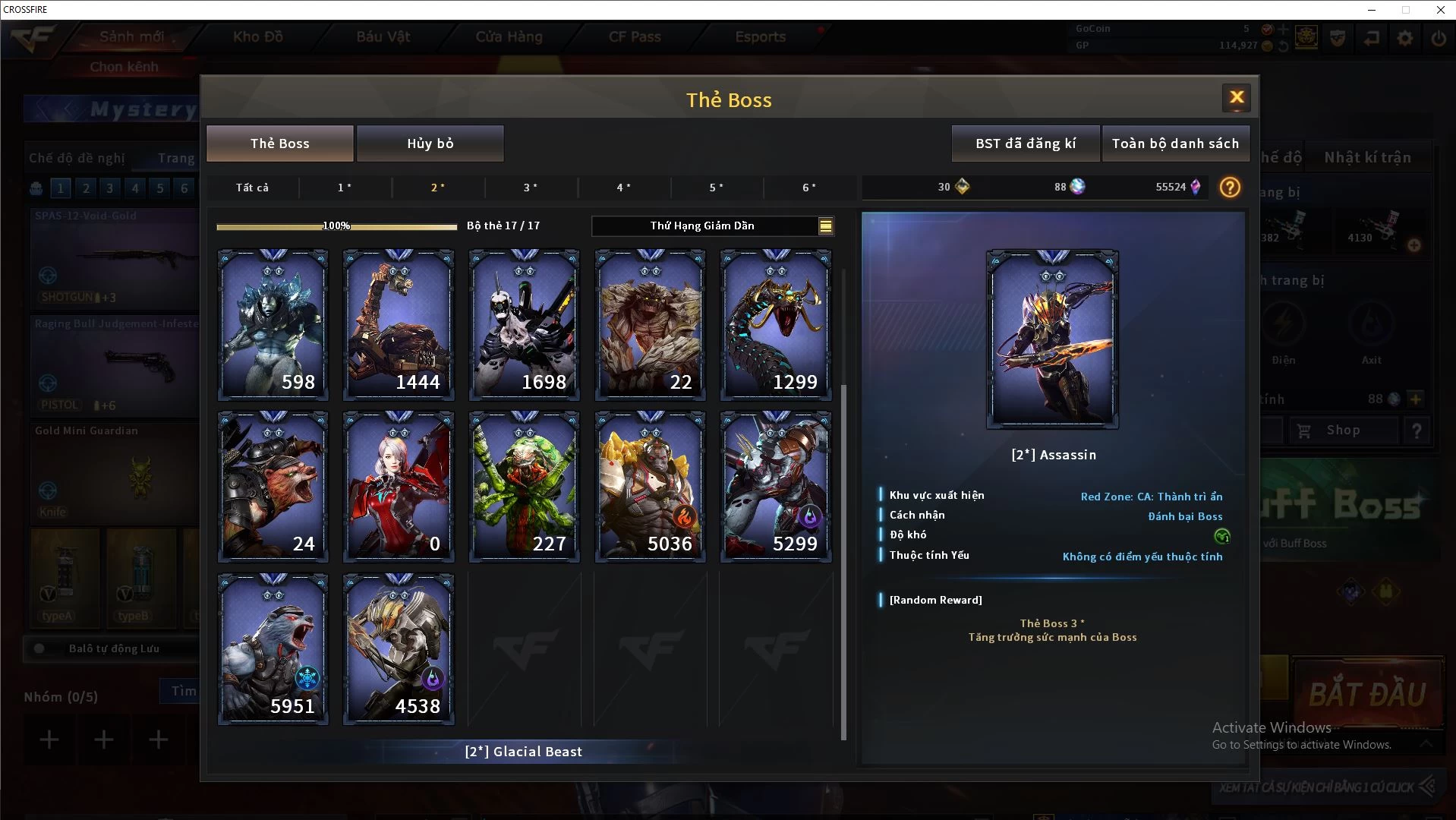Switch to the Hủy bỏ tab
Viewport: 1456px width, 820px height.
tap(430, 143)
